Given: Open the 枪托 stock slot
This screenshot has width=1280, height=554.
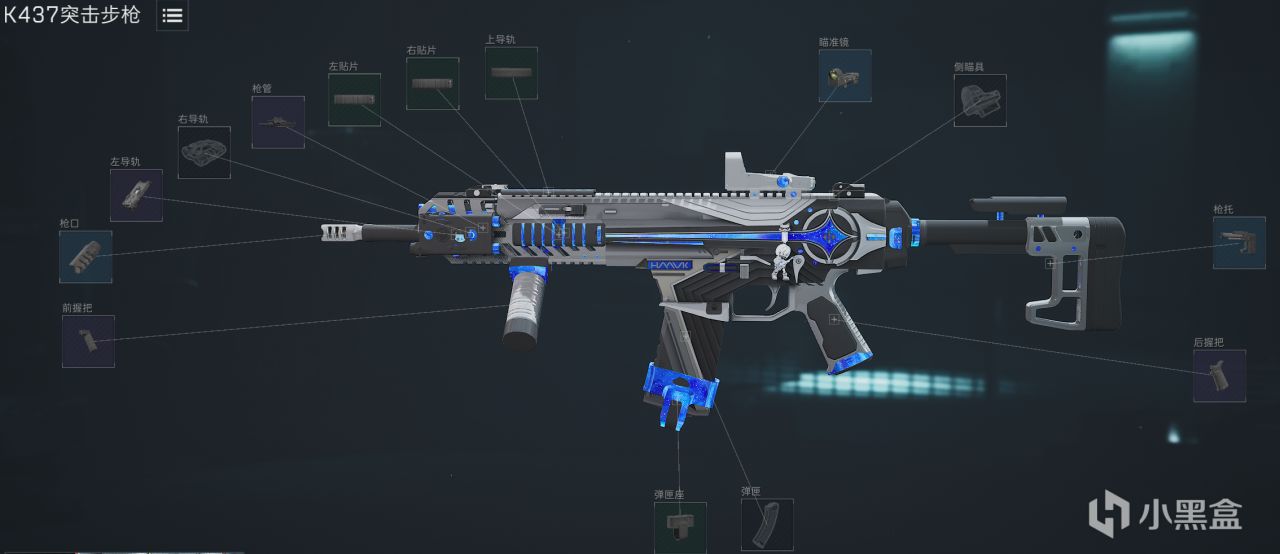Looking at the screenshot, I should (x=1239, y=243).
